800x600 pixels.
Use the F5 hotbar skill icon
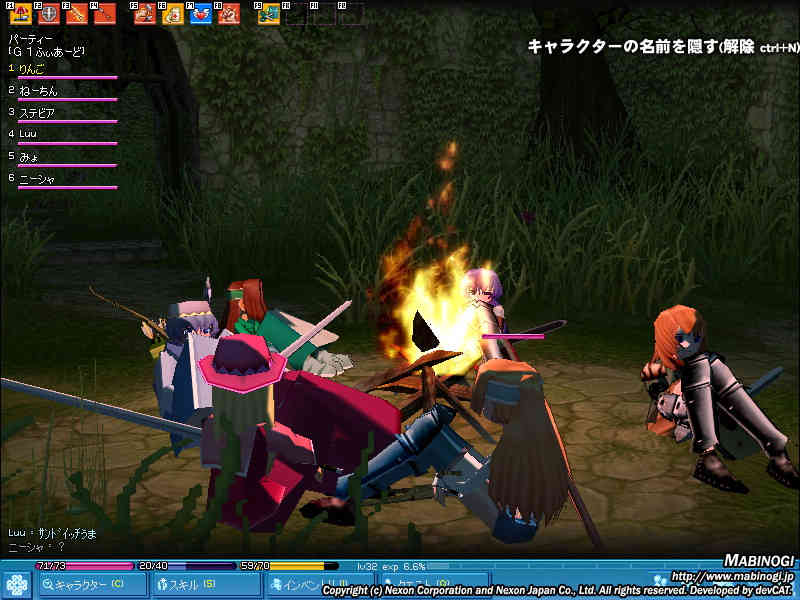[145, 14]
